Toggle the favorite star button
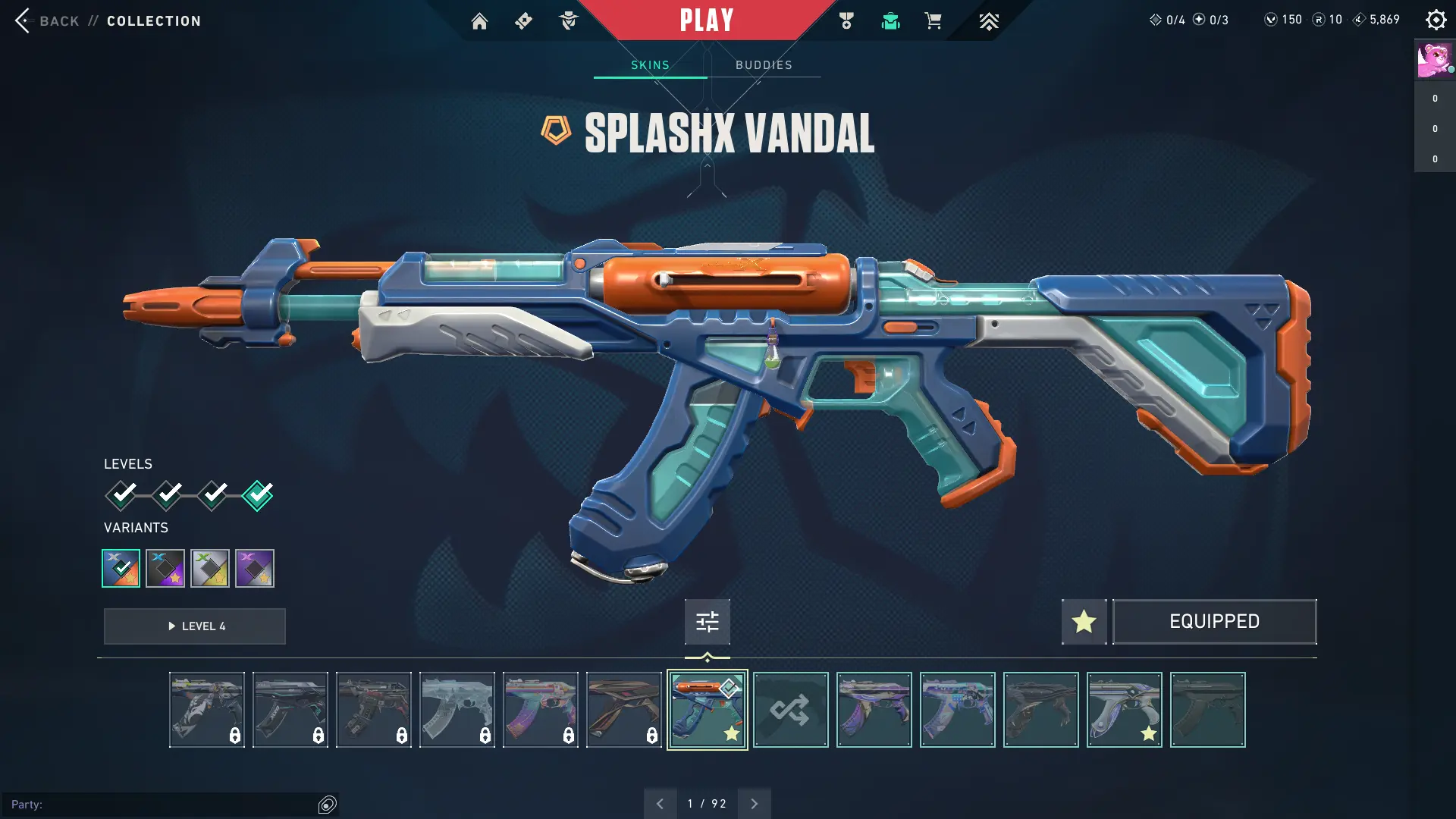Screen dimensions: 1456x819 [x=1084, y=622]
